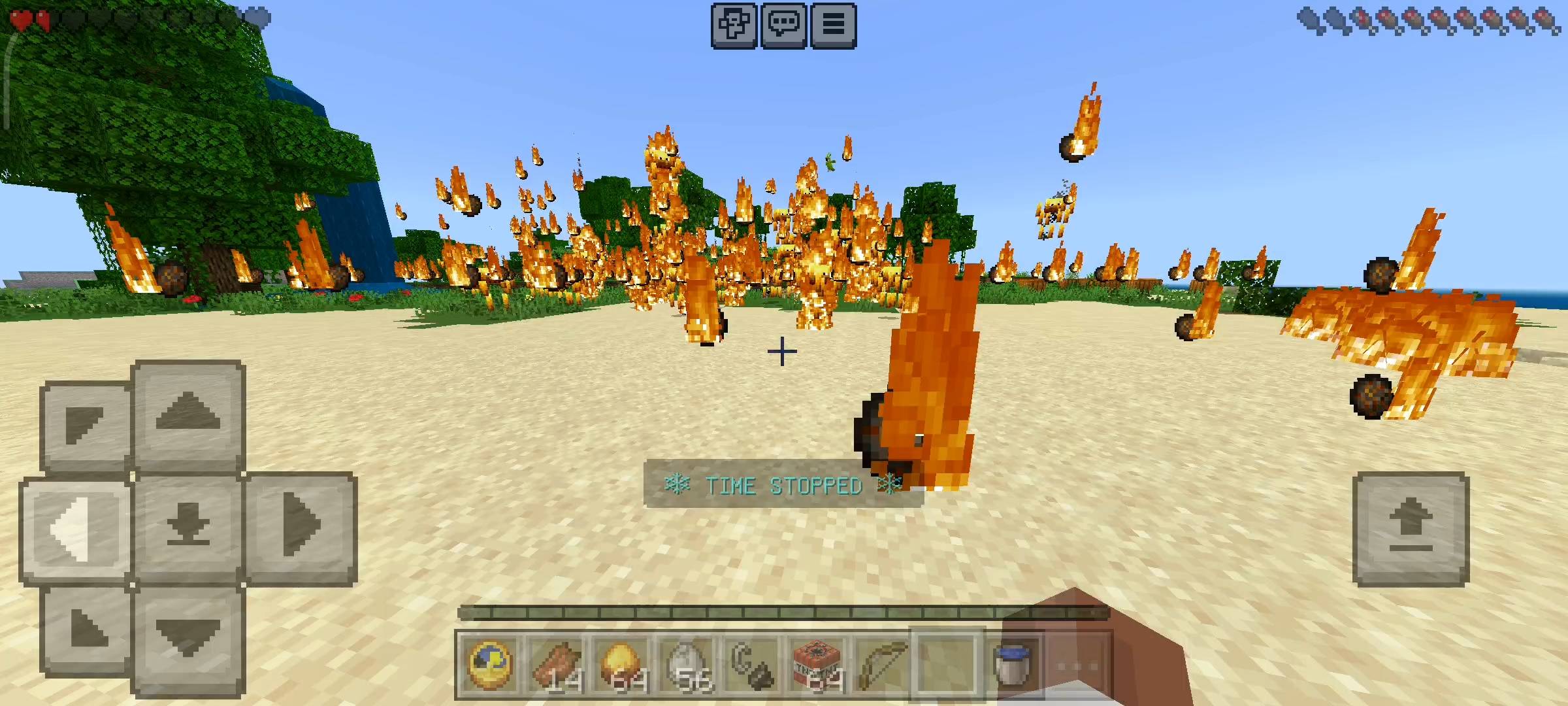Select the bucket in the hotbar
The height and width of the screenshot is (706, 1568).
pyautogui.click(x=1011, y=665)
